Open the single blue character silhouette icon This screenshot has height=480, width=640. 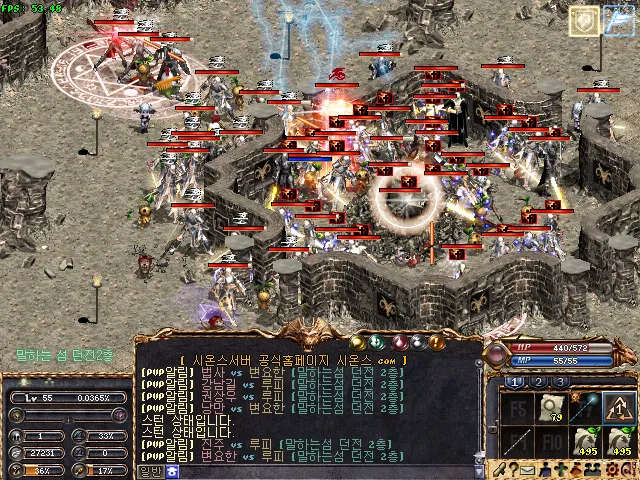click(x=544, y=468)
